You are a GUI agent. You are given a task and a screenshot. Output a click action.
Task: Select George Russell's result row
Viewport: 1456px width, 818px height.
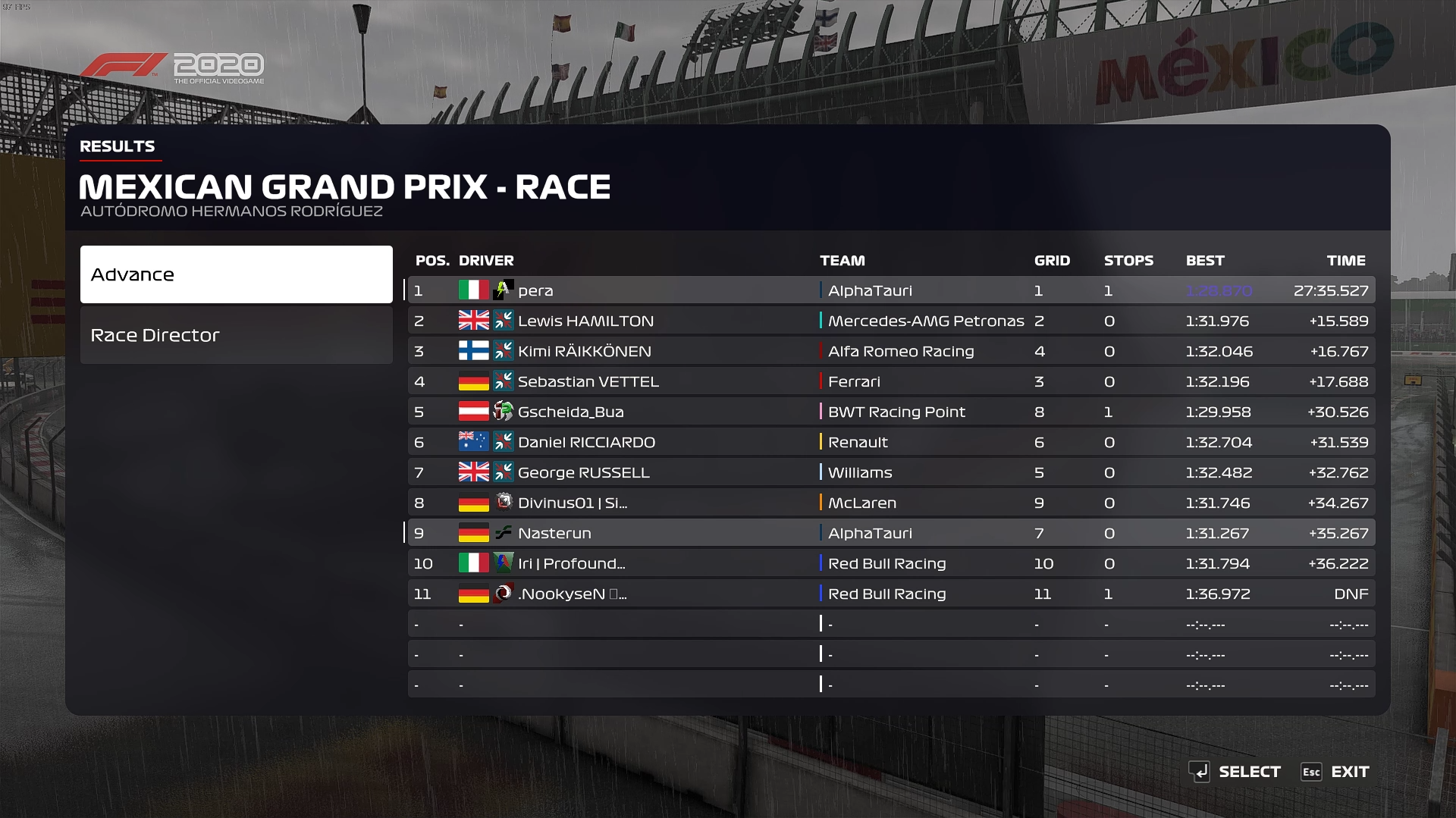(x=891, y=472)
